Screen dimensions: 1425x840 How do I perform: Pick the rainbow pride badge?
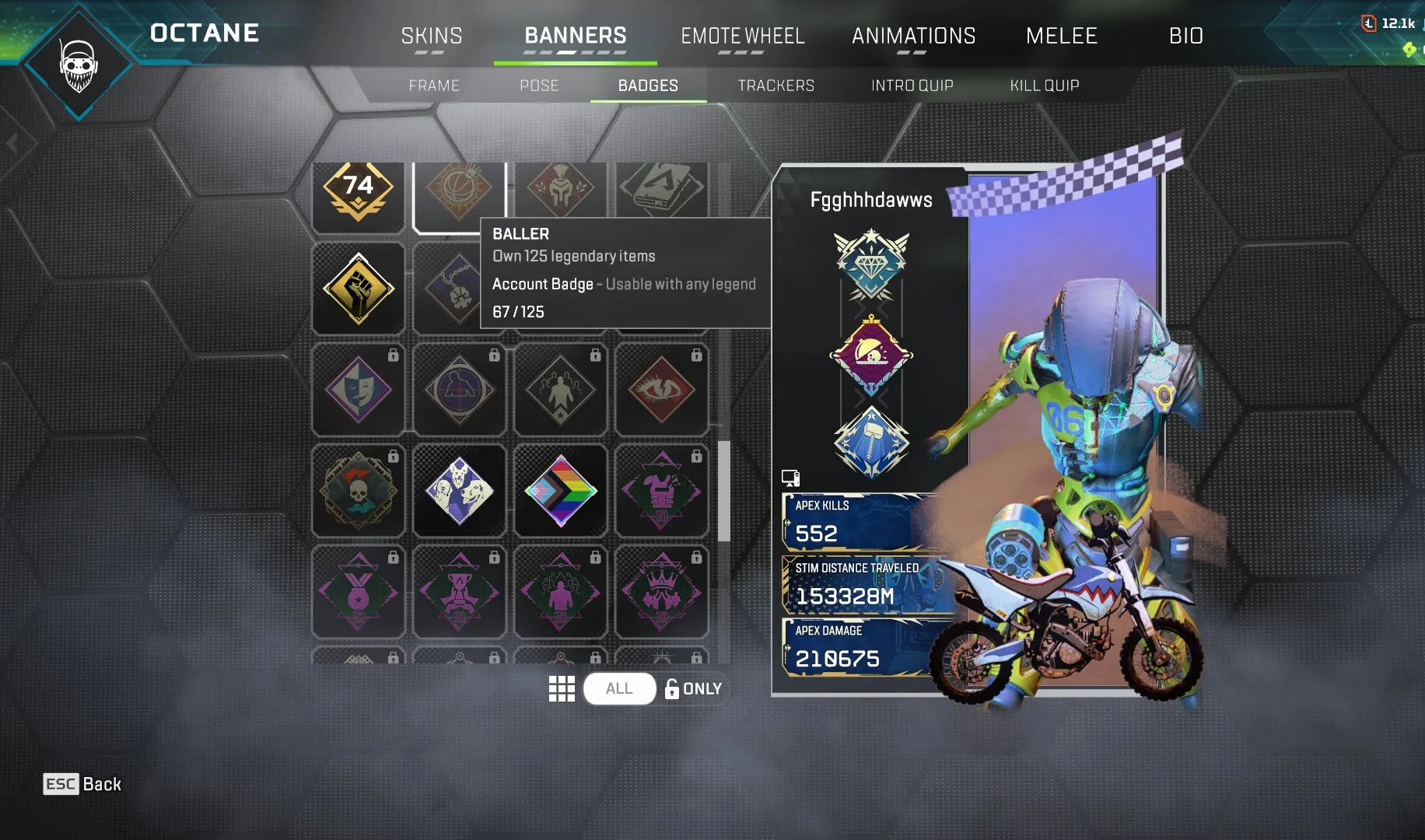click(560, 489)
